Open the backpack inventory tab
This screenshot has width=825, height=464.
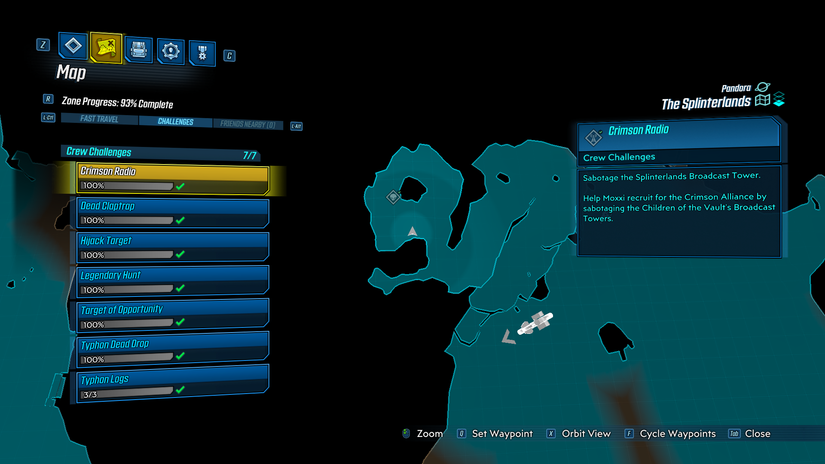(x=138, y=49)
